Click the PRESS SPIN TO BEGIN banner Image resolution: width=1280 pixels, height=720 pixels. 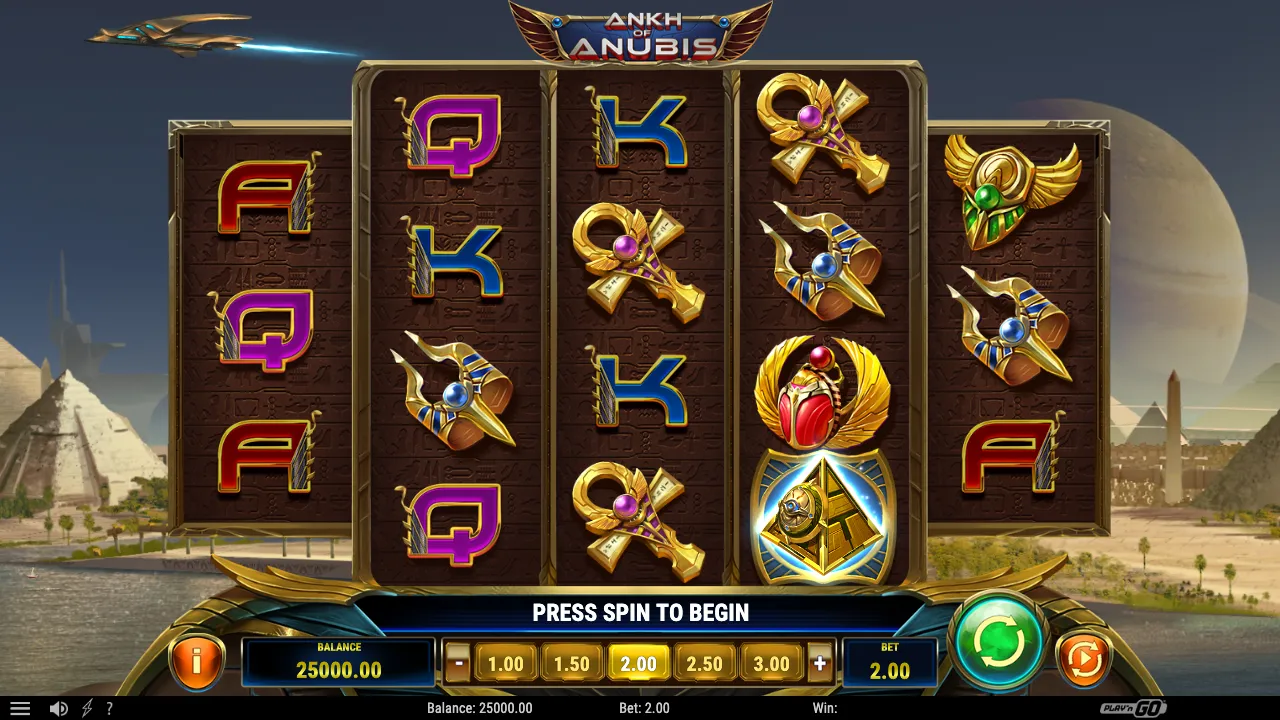coord(640,613)
